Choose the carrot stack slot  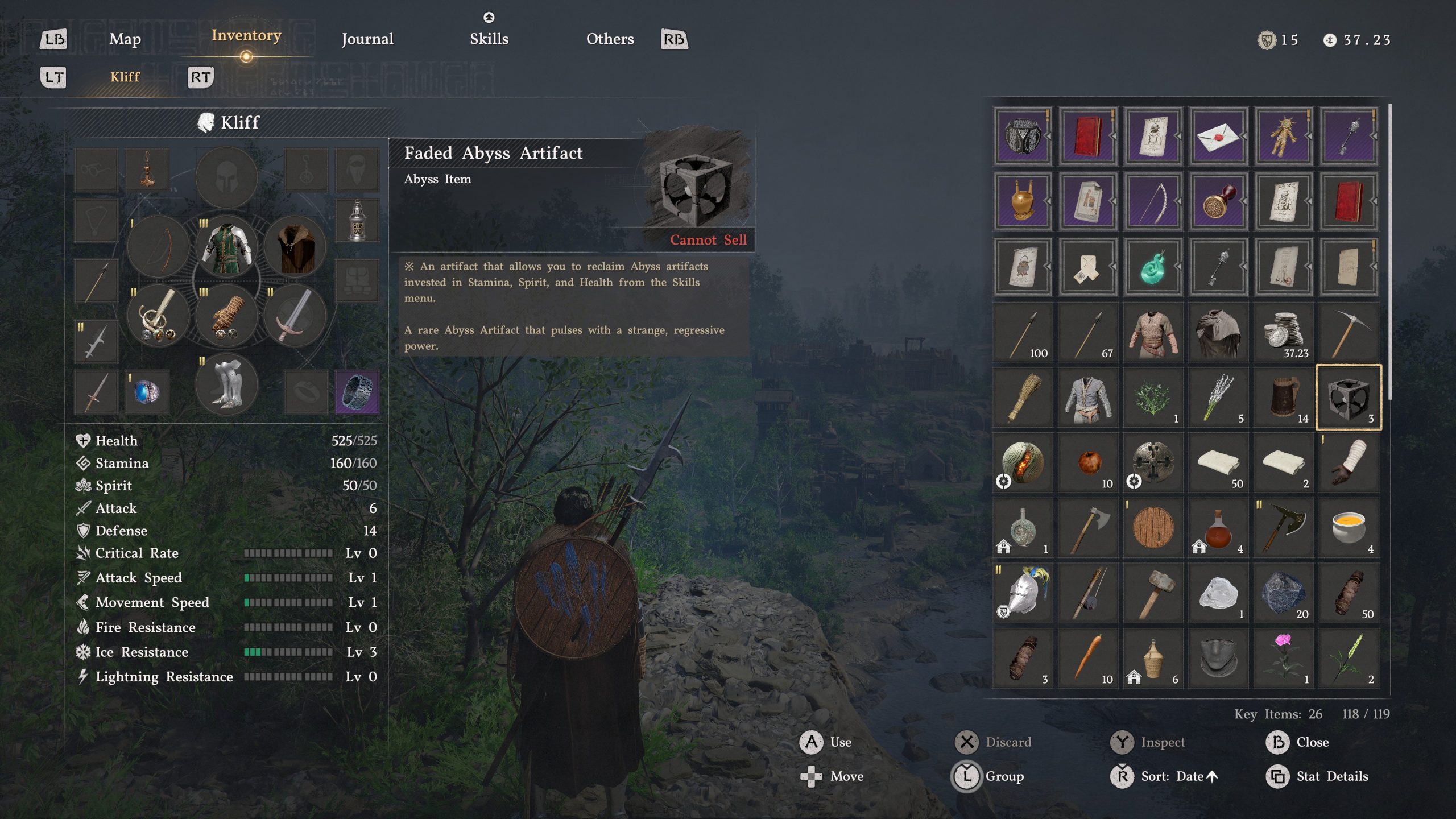(1087, 658)
